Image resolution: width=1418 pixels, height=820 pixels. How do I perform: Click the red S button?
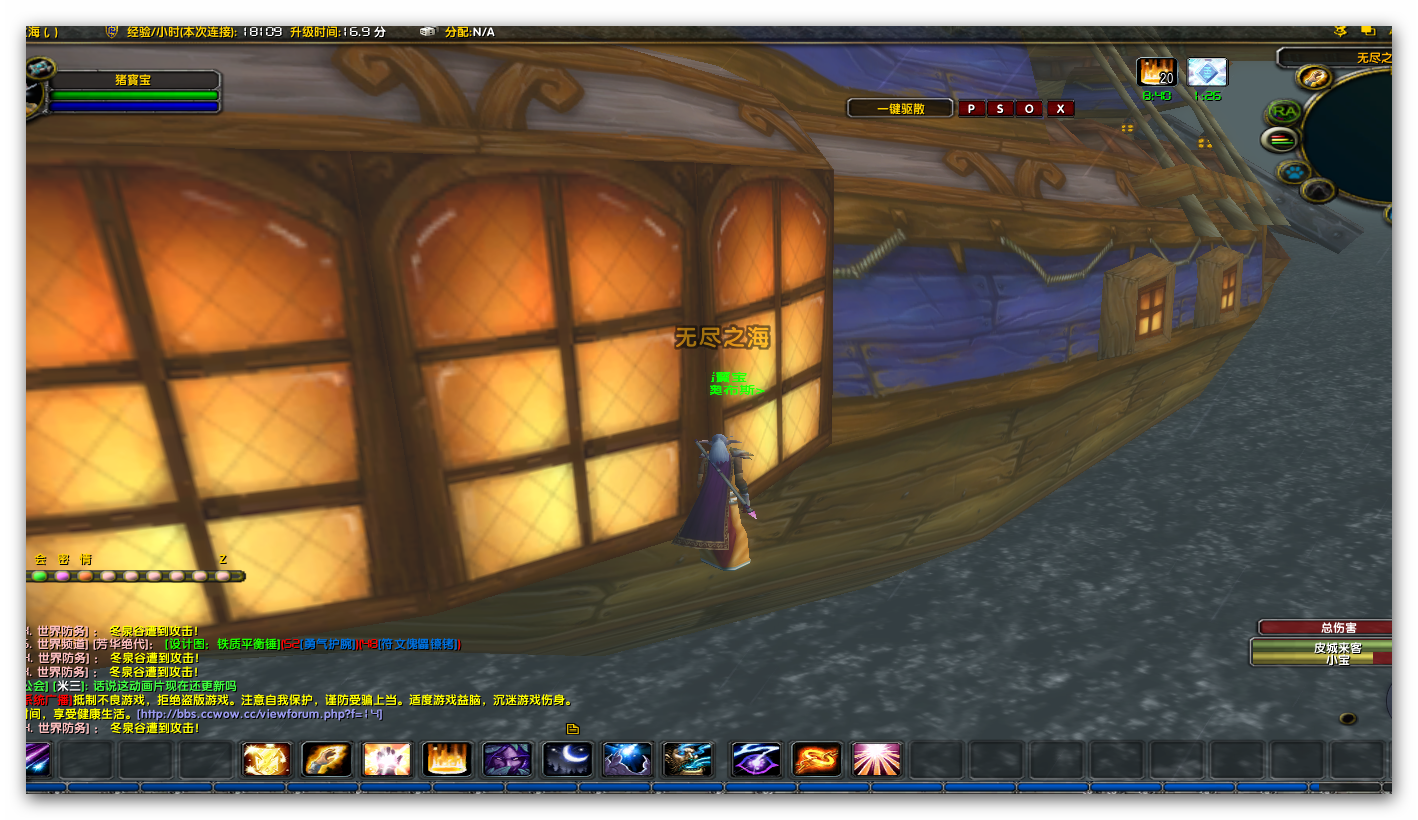click(1000, 109)
